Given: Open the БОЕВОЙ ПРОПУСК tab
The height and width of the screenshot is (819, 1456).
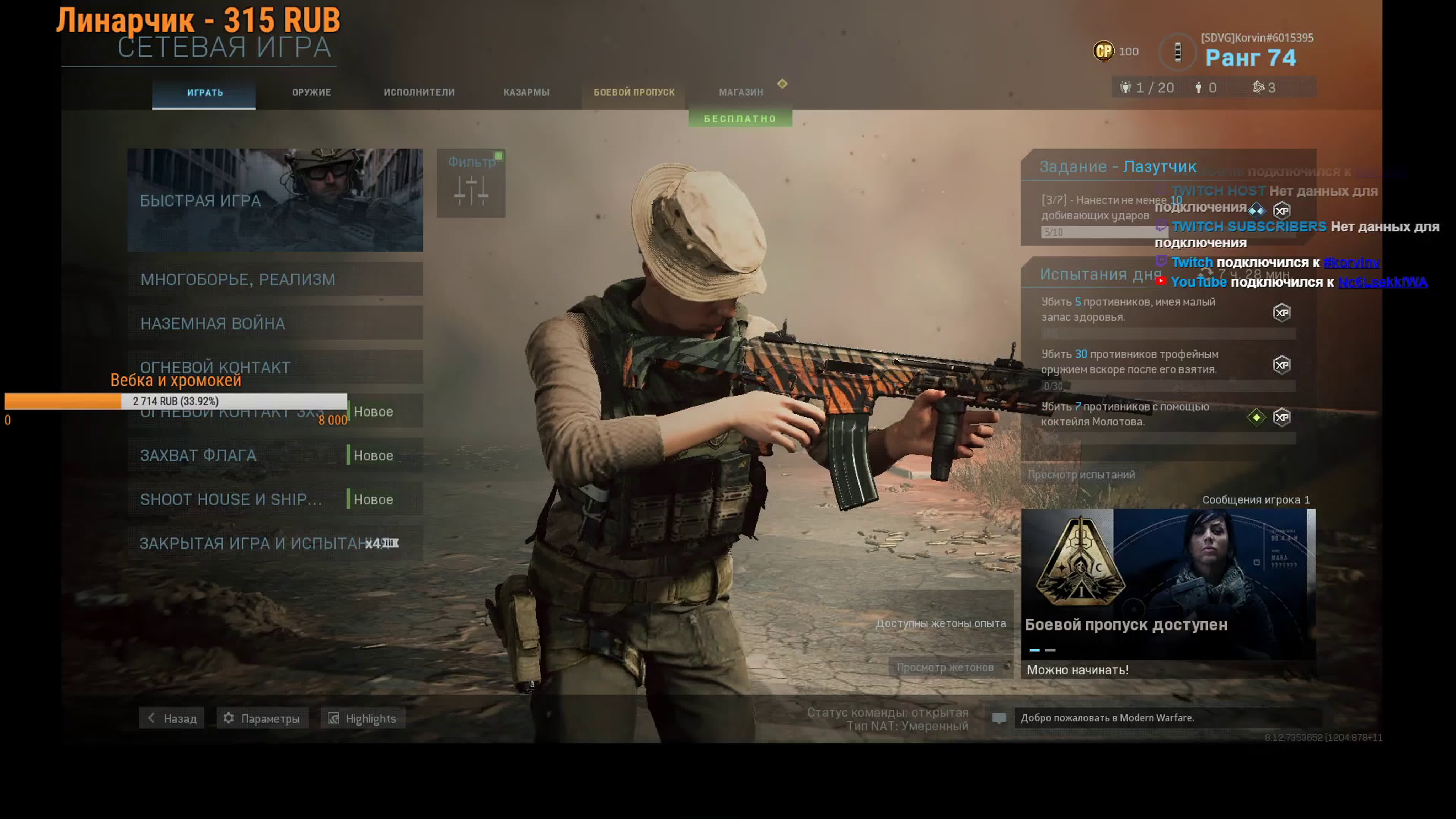Looking at the screenshot, I should [633, 93].
